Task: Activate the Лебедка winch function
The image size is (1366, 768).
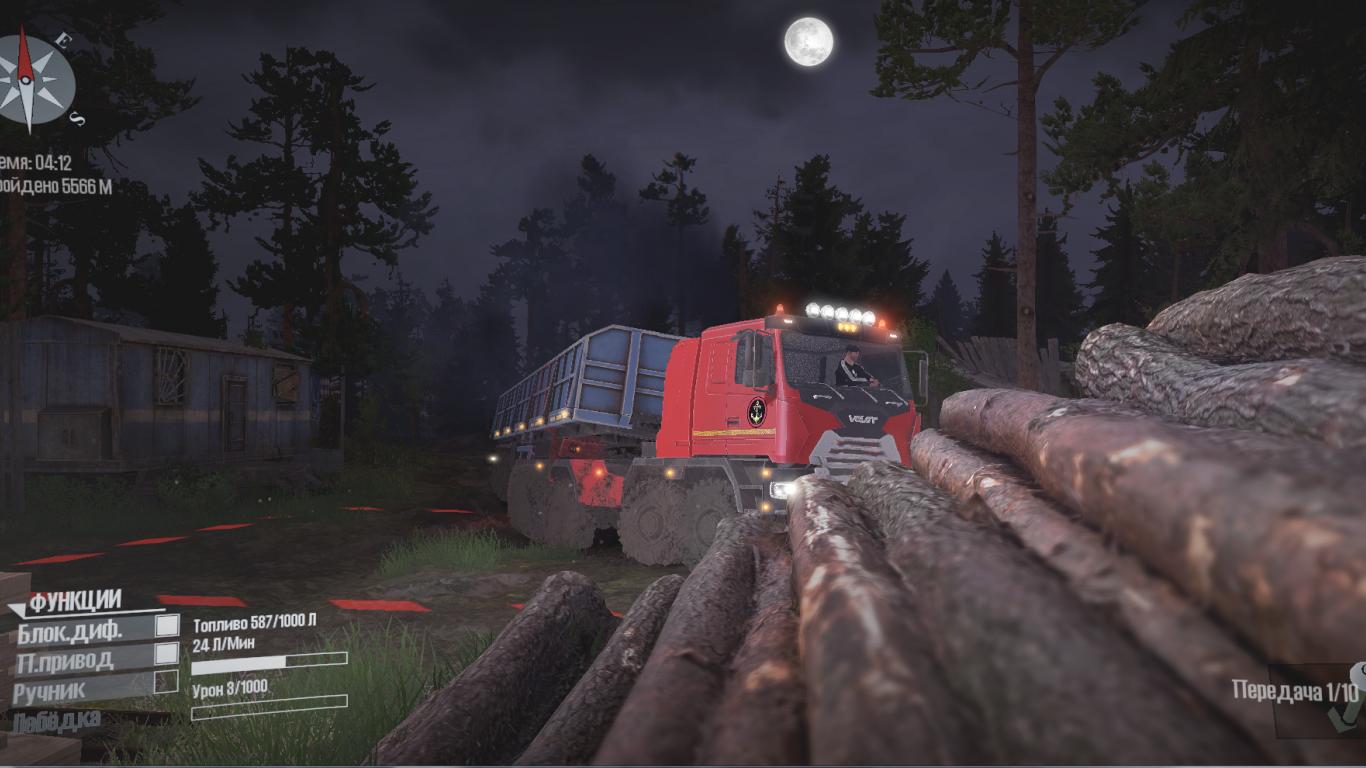Action: 58,721
